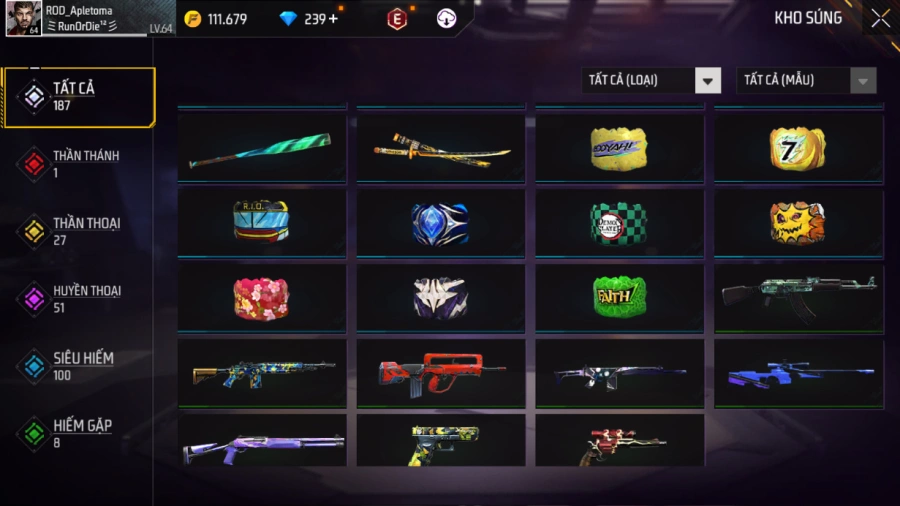Expand the Tất Cả (Mẫu) dropdown
The width and height of the screenshot is (900, 506).
[x=806, y=80]
